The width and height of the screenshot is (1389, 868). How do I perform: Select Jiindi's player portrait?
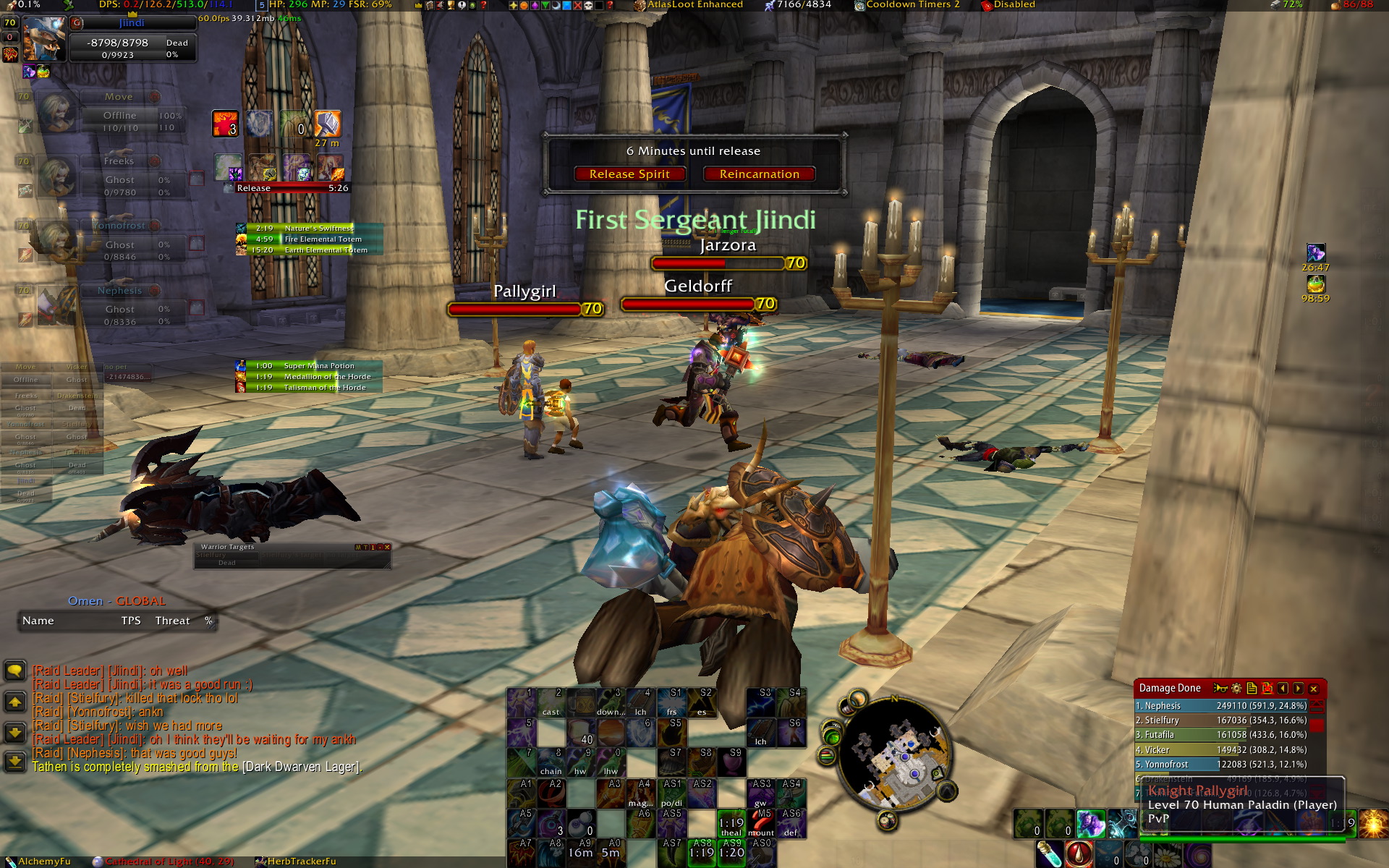click(x=43, y=39)
